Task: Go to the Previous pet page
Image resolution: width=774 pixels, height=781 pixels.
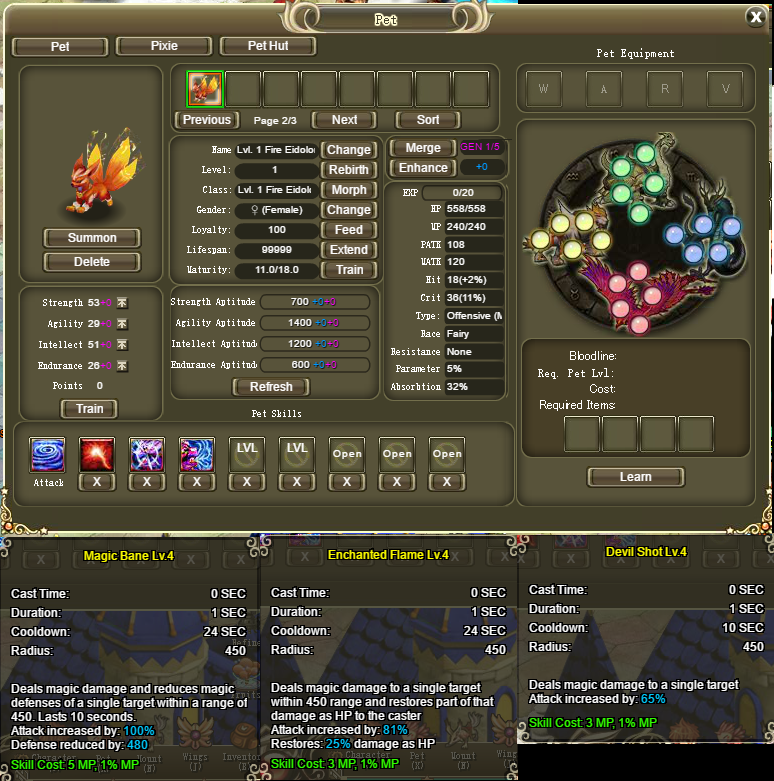Action: (207, 120)
